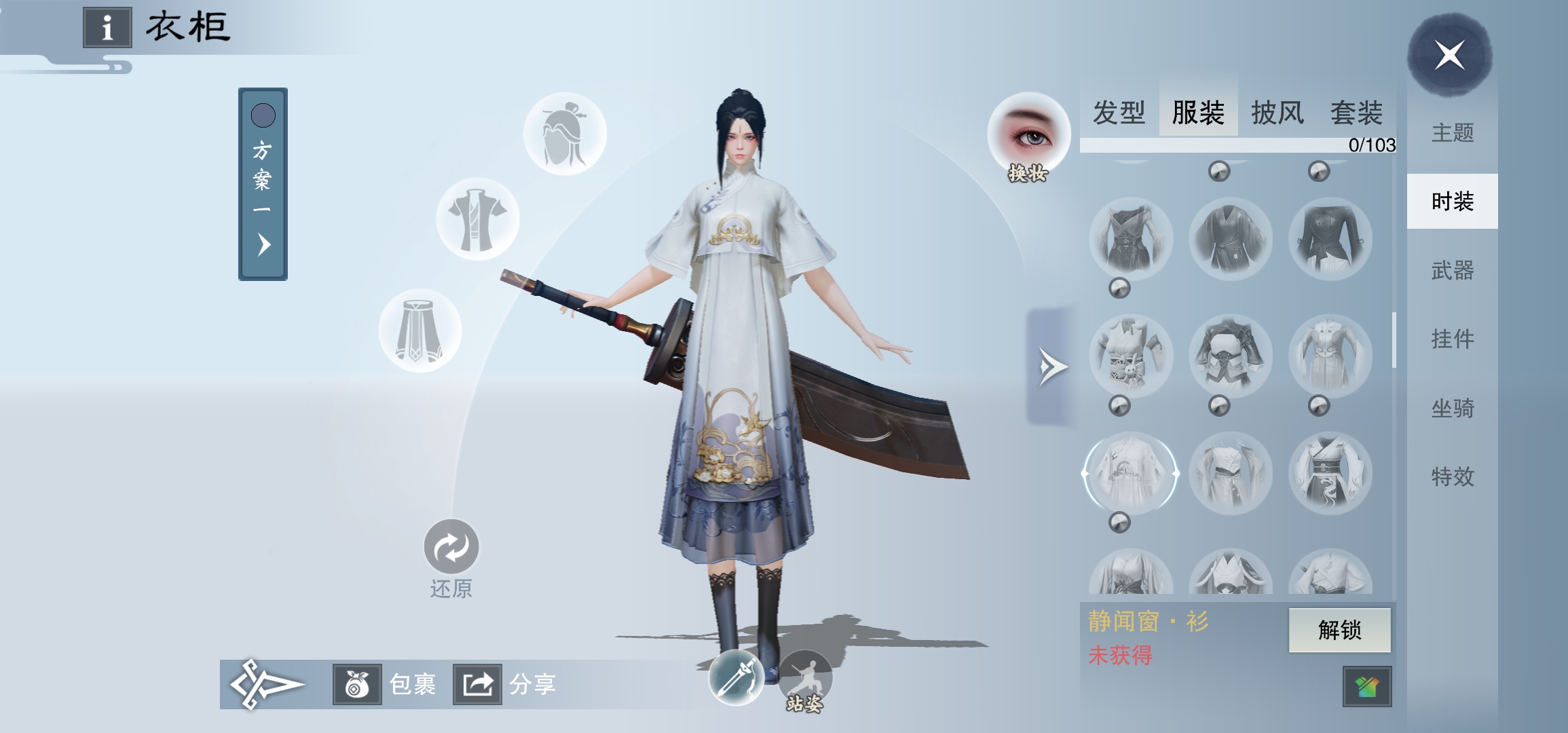Open the 套装 outfit set tab
This screenshot has width=1568, height=733.
tap(1356, 113)
